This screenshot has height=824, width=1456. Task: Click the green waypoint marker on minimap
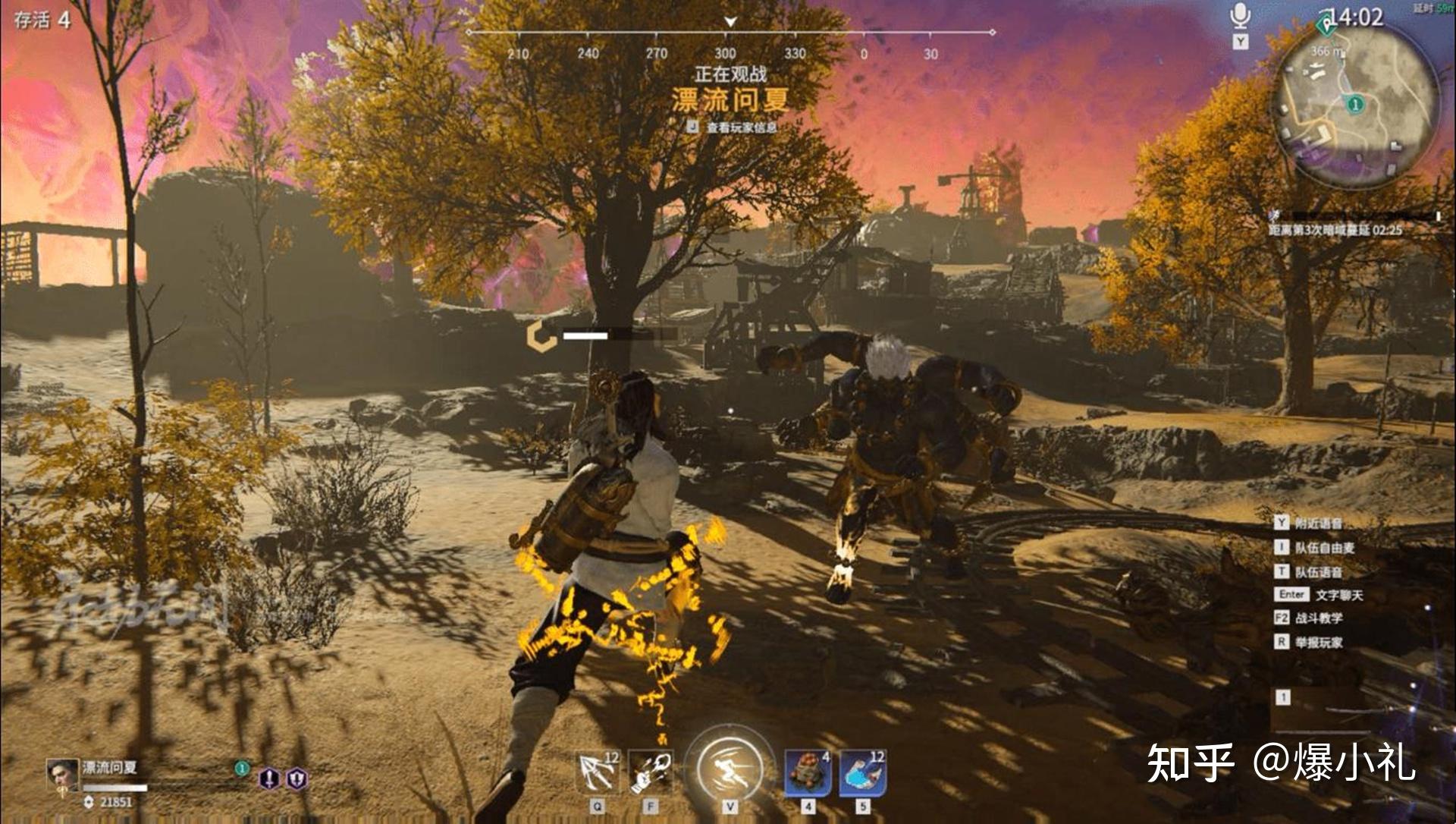(1355, 104)
